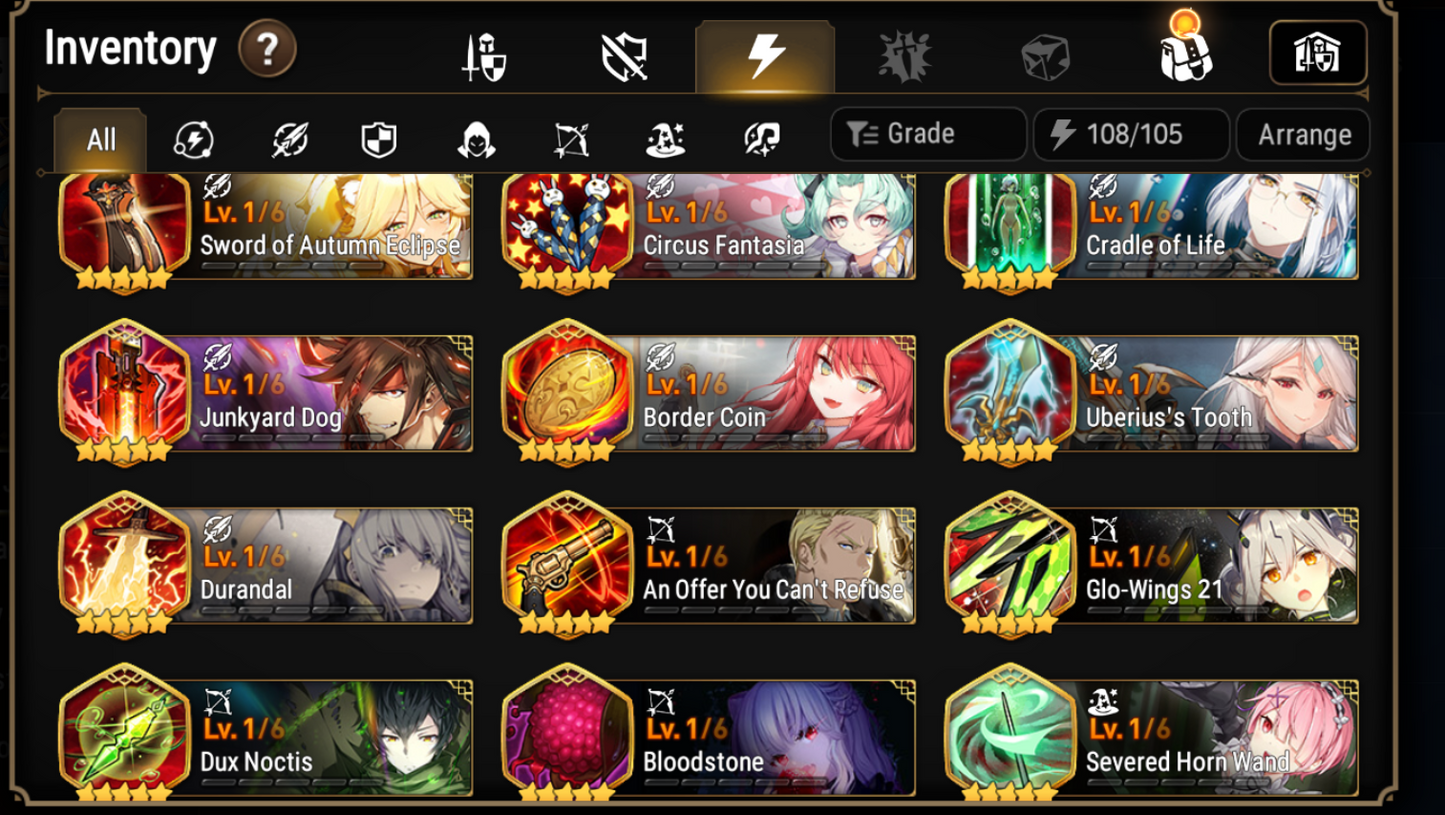The width and height of the screenshot is (1445, 815).
Task: Open the backpack with notification badge
Action: click(x=1186, y=56)
